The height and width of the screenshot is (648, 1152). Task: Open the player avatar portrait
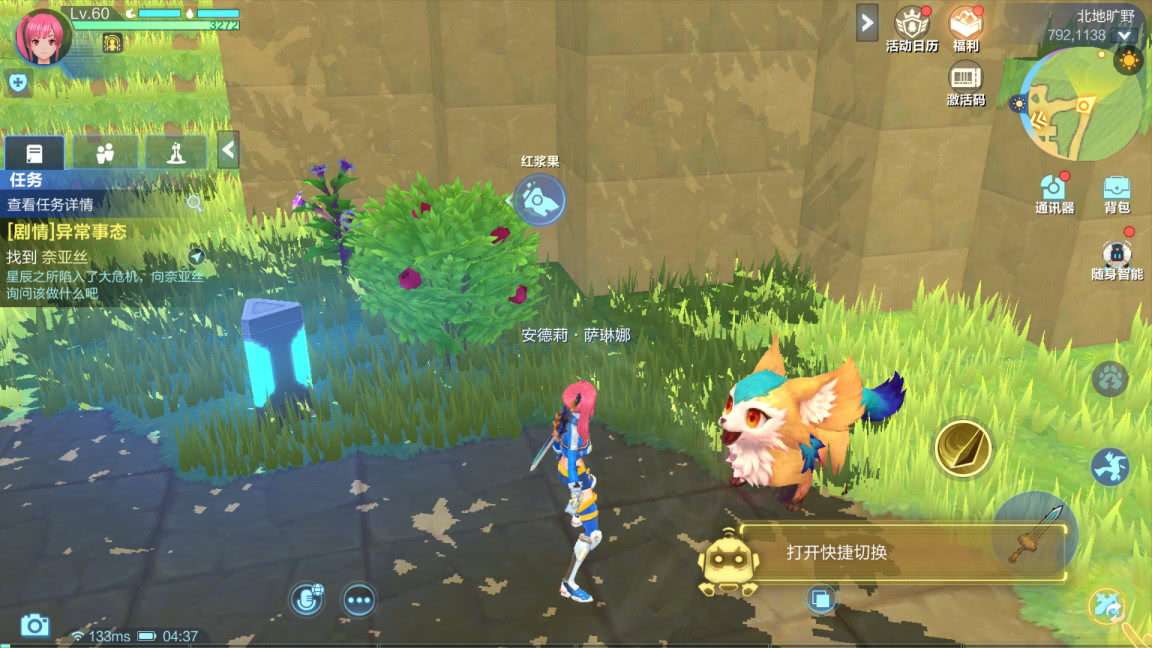(x=43, y=37)
